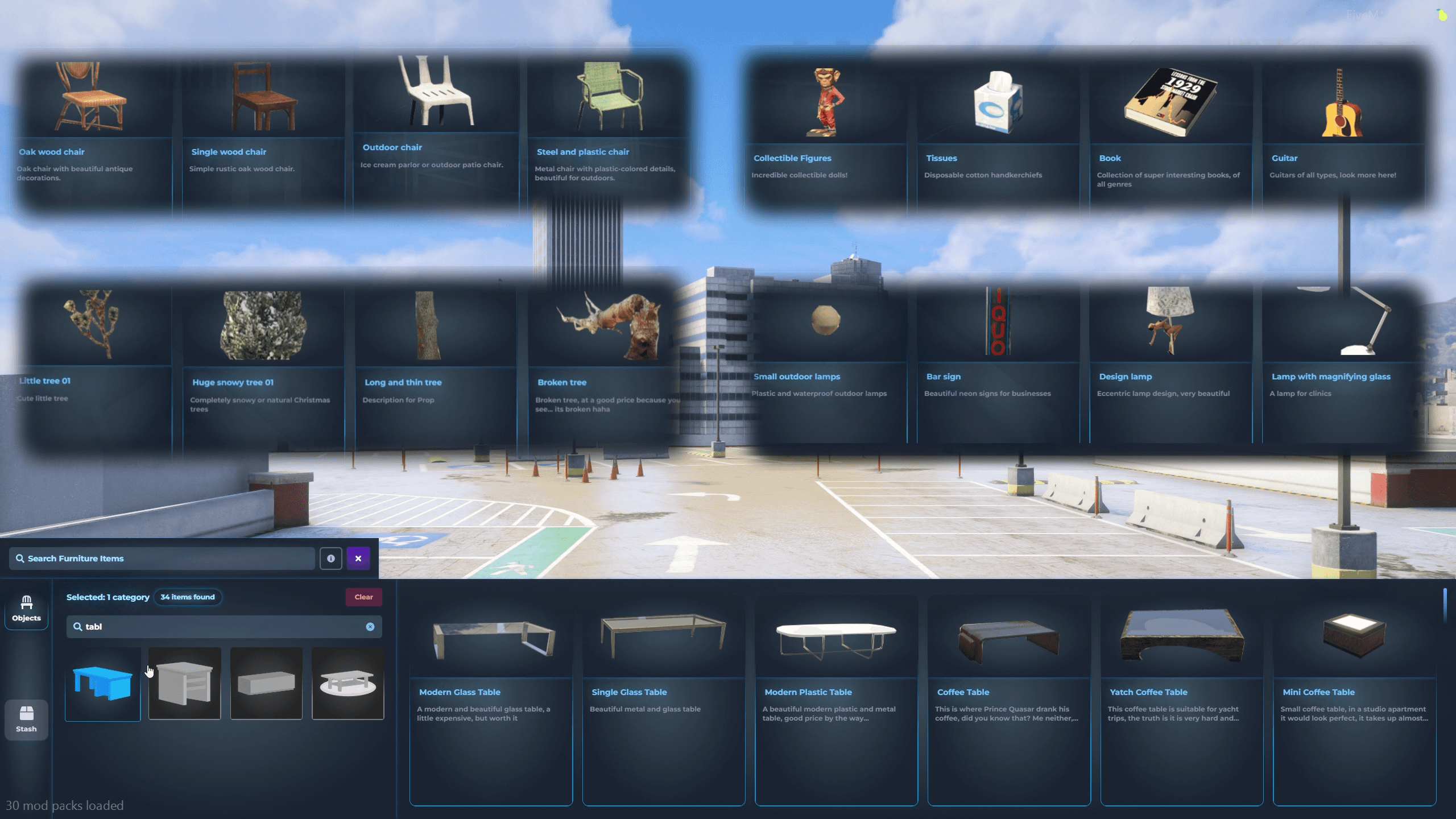Open the Objects panel via the chair icon
Viewport: 1456px width, 819px height.
[x=26, y=609]
